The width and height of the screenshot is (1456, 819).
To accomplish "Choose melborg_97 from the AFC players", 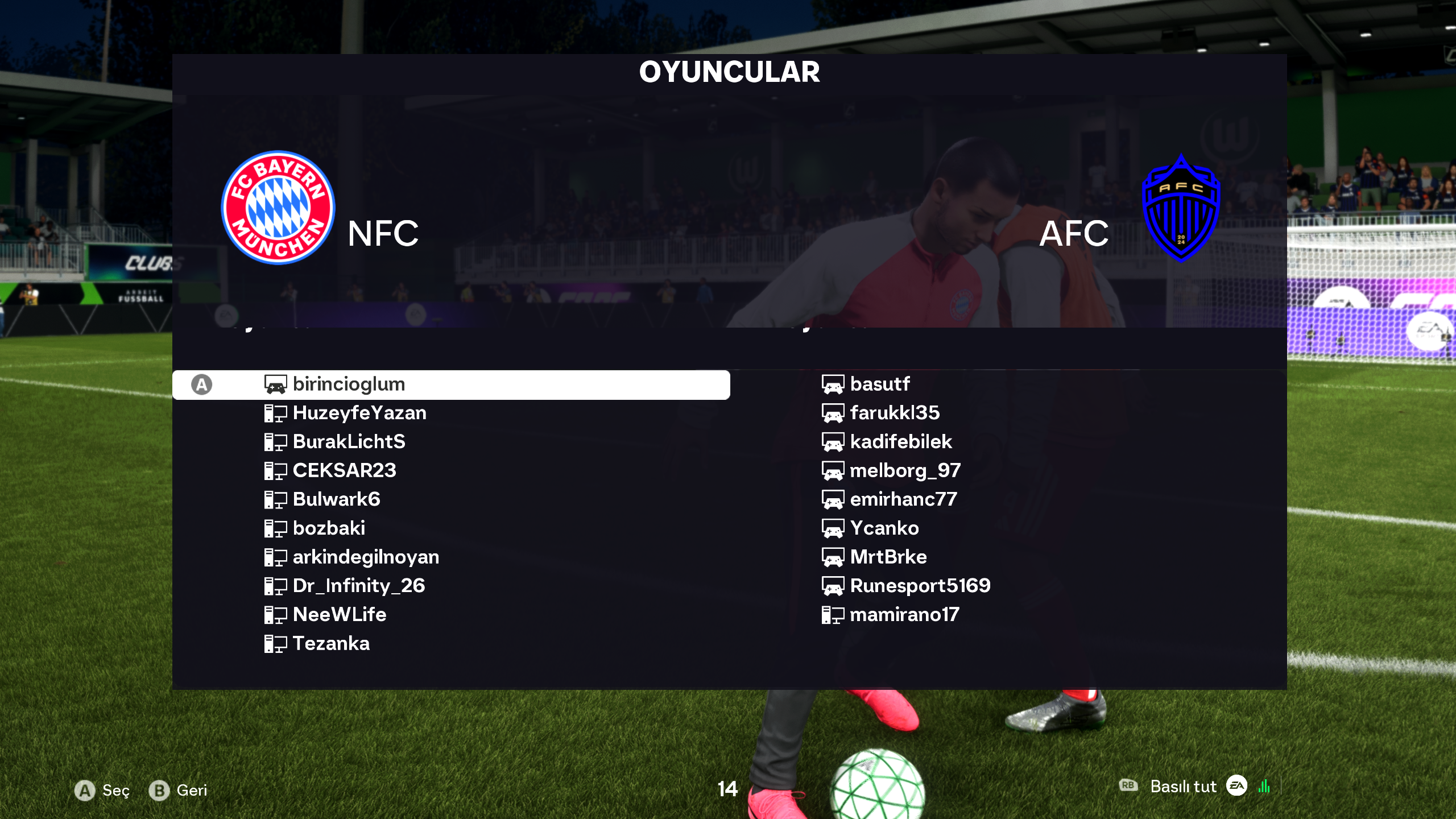I will 905,471.
